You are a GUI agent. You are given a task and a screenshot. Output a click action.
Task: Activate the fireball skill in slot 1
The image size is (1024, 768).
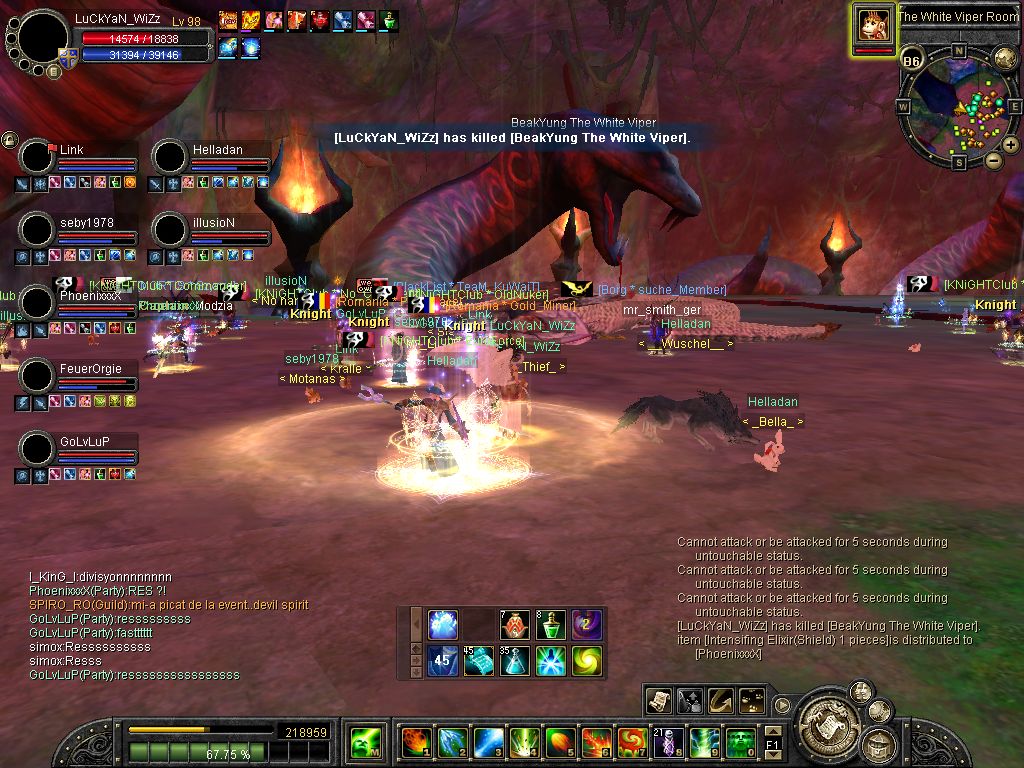pos(415,742)
